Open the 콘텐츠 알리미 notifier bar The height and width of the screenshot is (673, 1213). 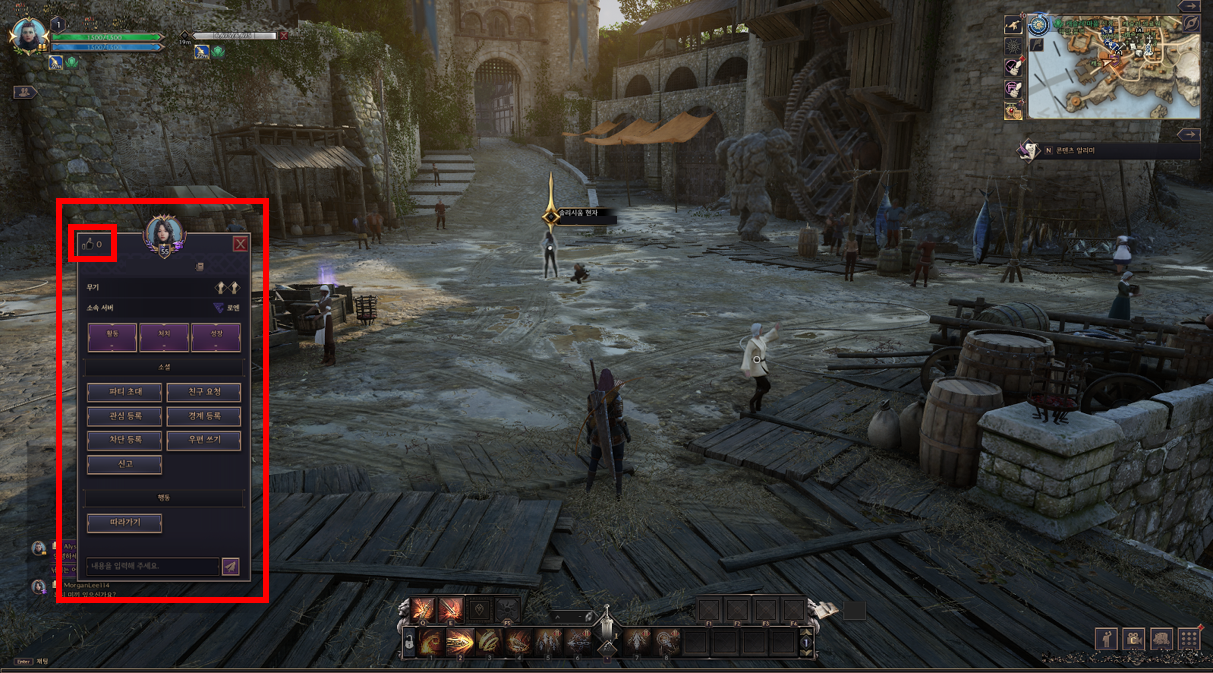[1108, 150]
